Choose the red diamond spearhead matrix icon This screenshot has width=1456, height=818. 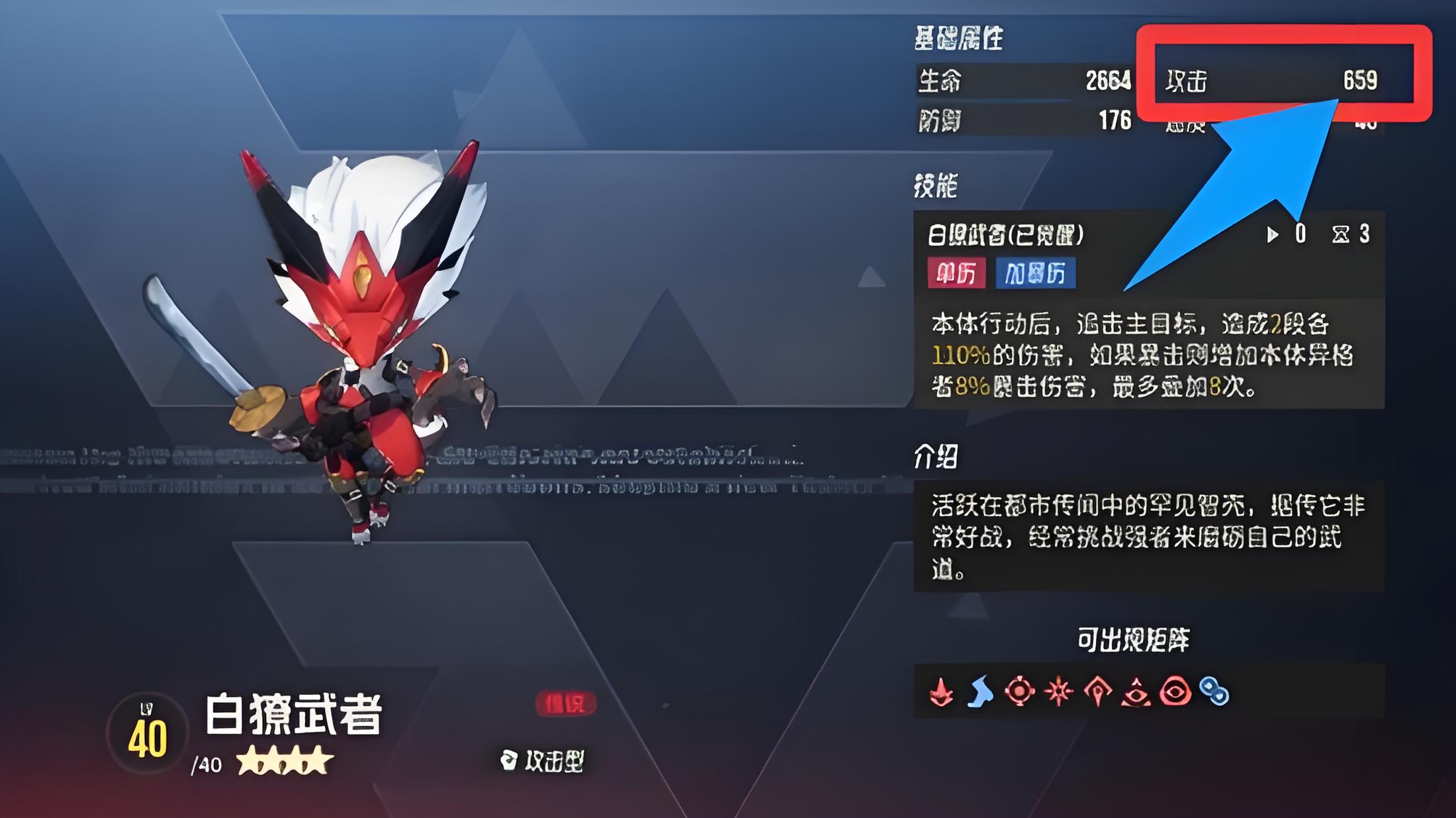click(1097, 692)
